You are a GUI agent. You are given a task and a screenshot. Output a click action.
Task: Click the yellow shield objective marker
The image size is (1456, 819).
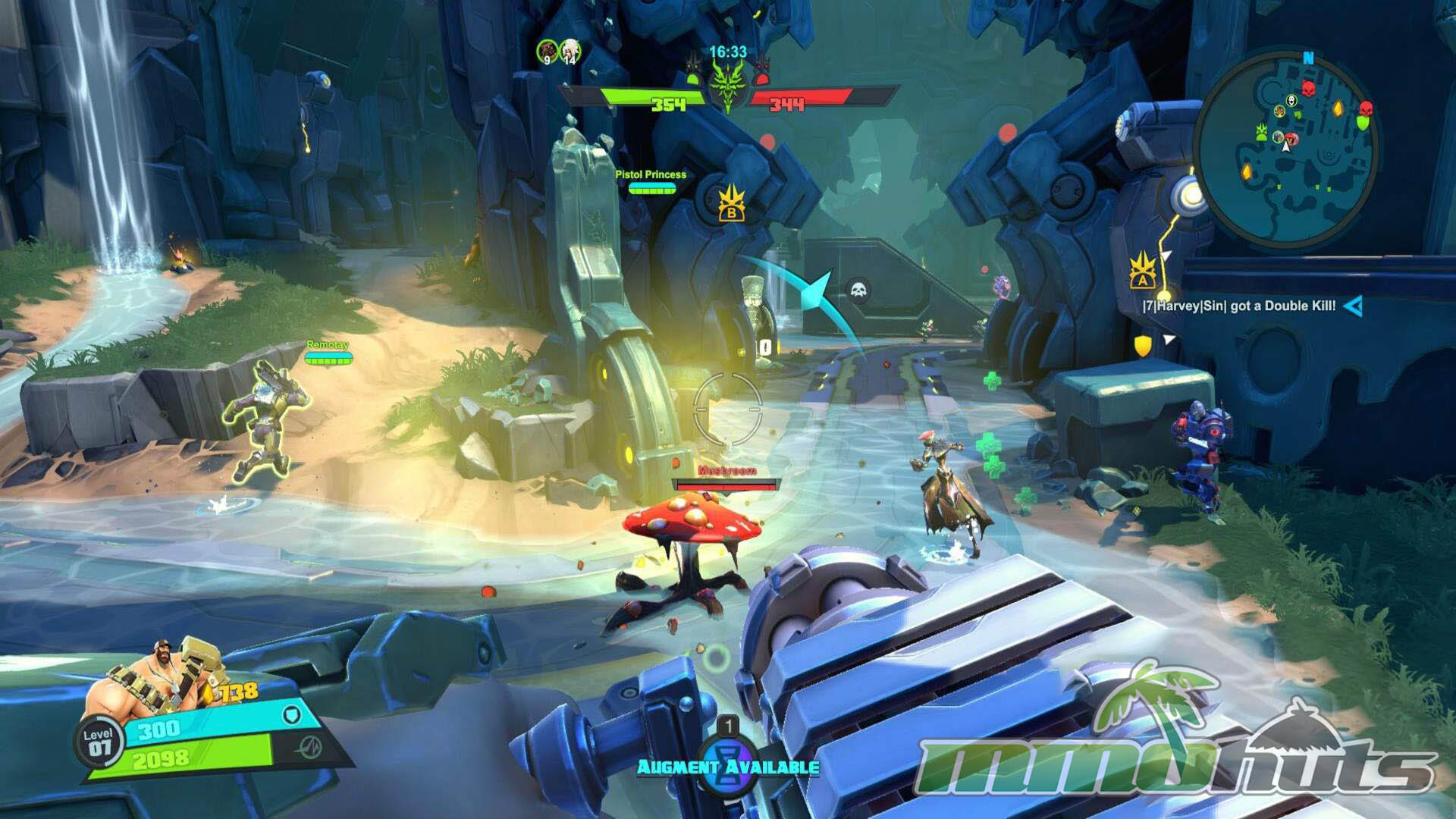click(x=1142, y=346)
